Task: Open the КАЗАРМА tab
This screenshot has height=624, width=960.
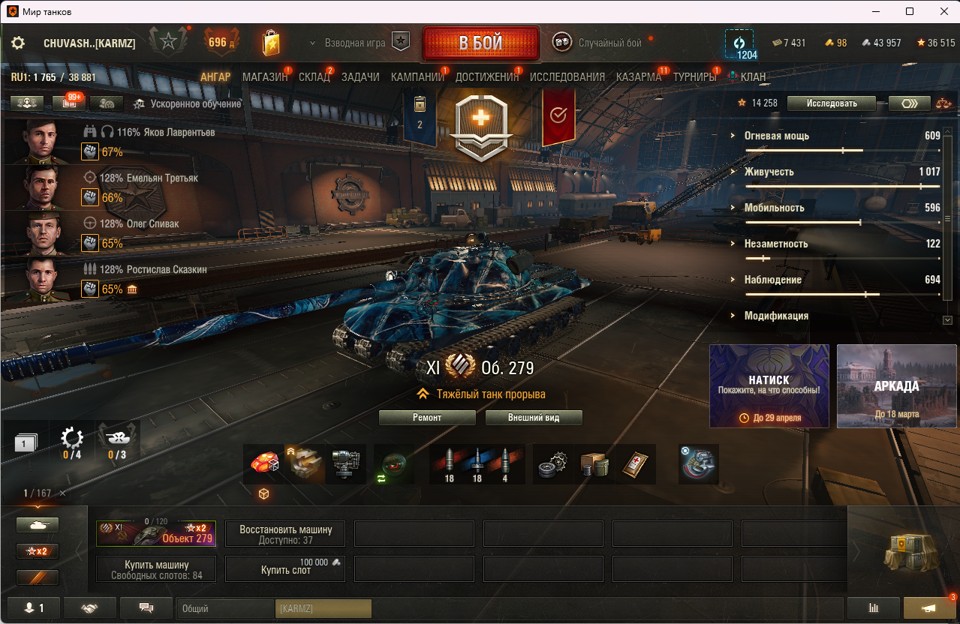Action: point(638,77)
